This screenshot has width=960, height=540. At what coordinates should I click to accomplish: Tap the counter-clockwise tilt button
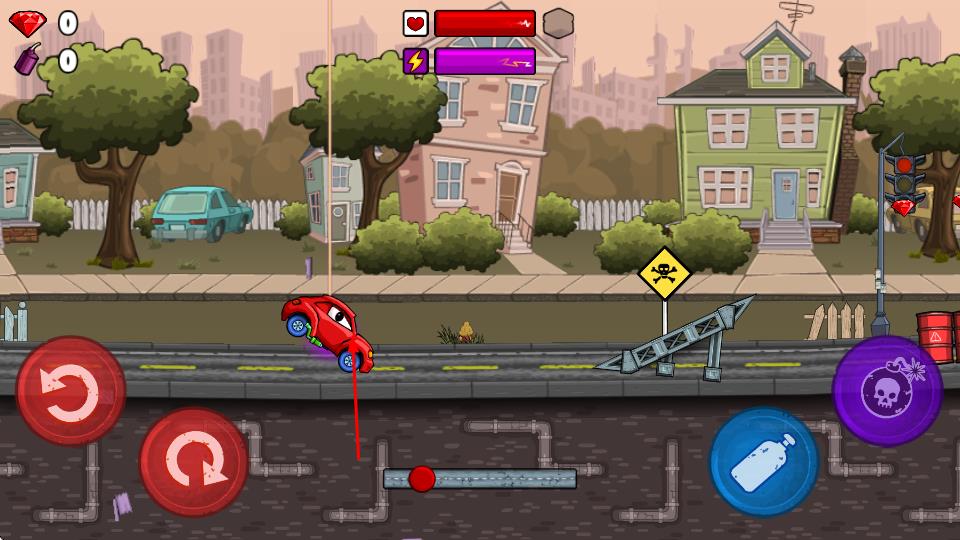(x=70, y=390)
